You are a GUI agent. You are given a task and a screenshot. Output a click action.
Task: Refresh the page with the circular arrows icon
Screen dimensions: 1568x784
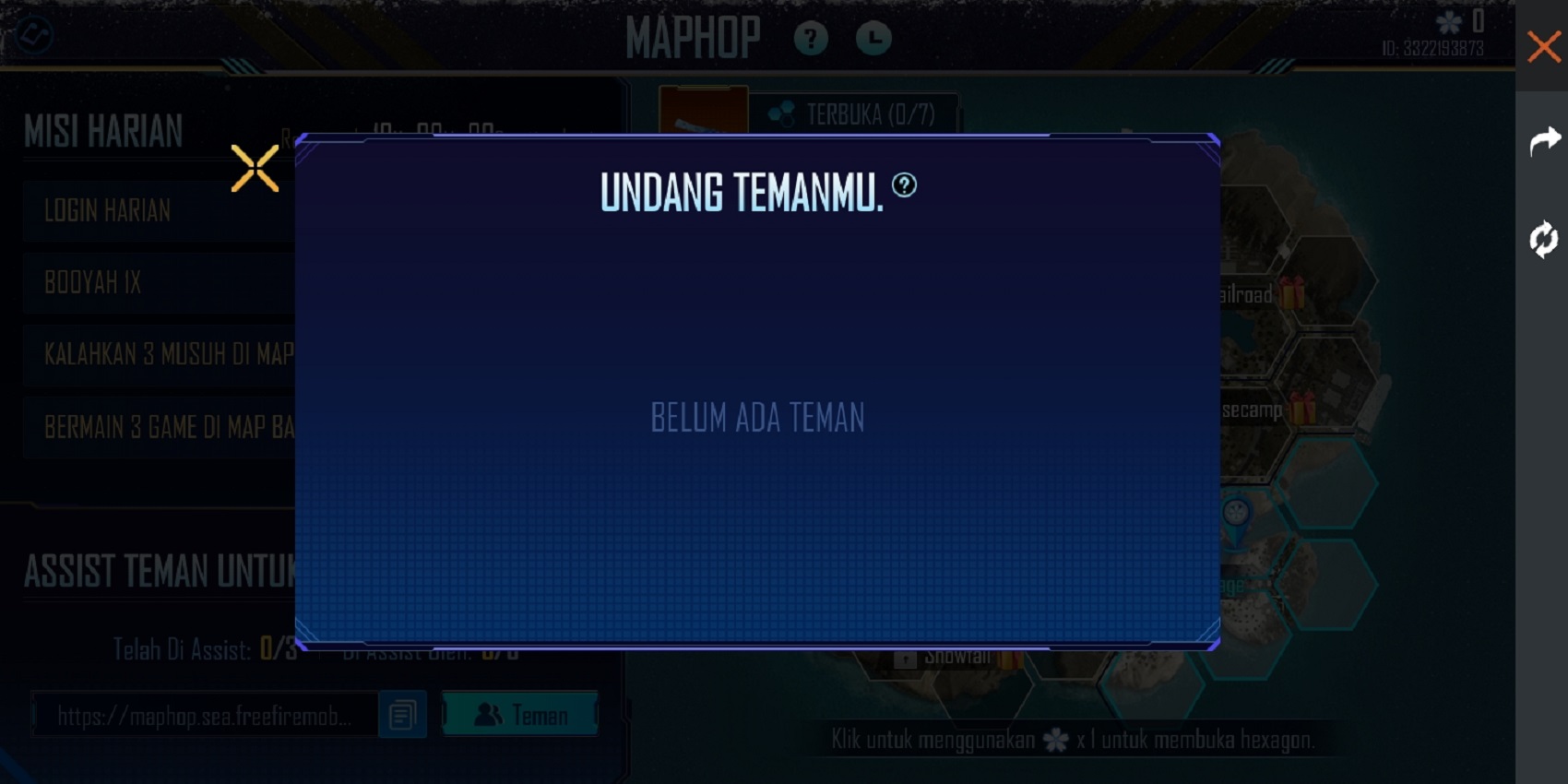[1542, 241]
